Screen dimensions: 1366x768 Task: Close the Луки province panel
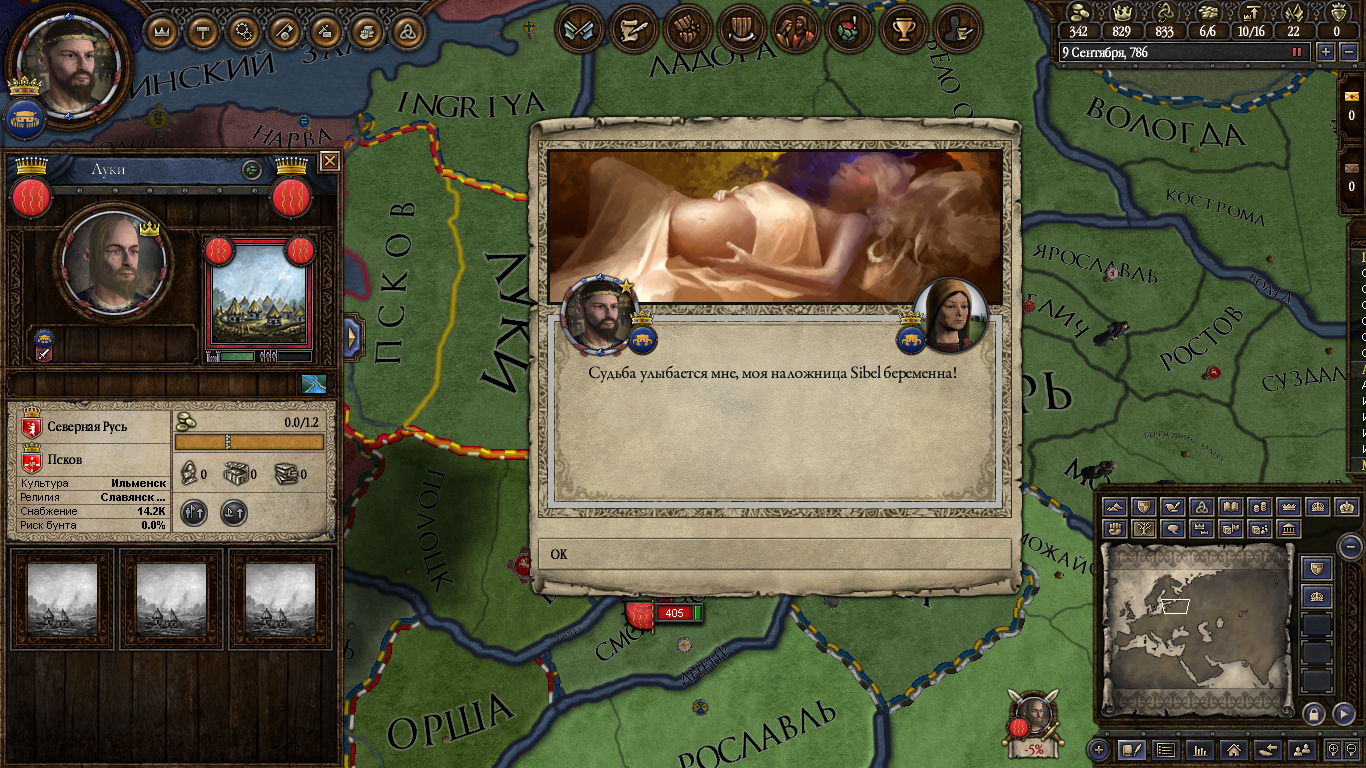pos(330,161)
